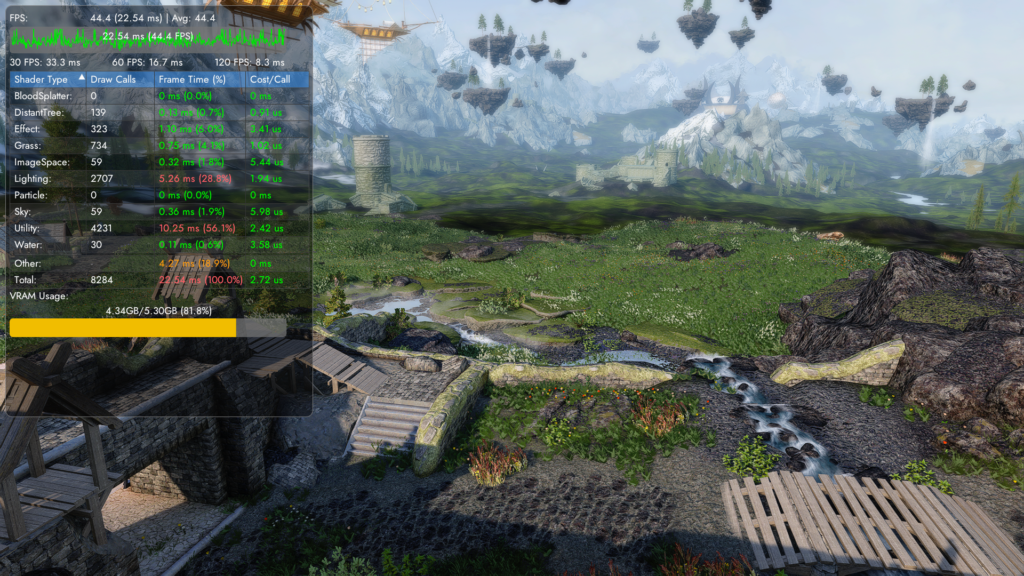Sort rows by the Draw Calls header
Viewport: 1024px width, 576px height.
click(x=112, y=78)
